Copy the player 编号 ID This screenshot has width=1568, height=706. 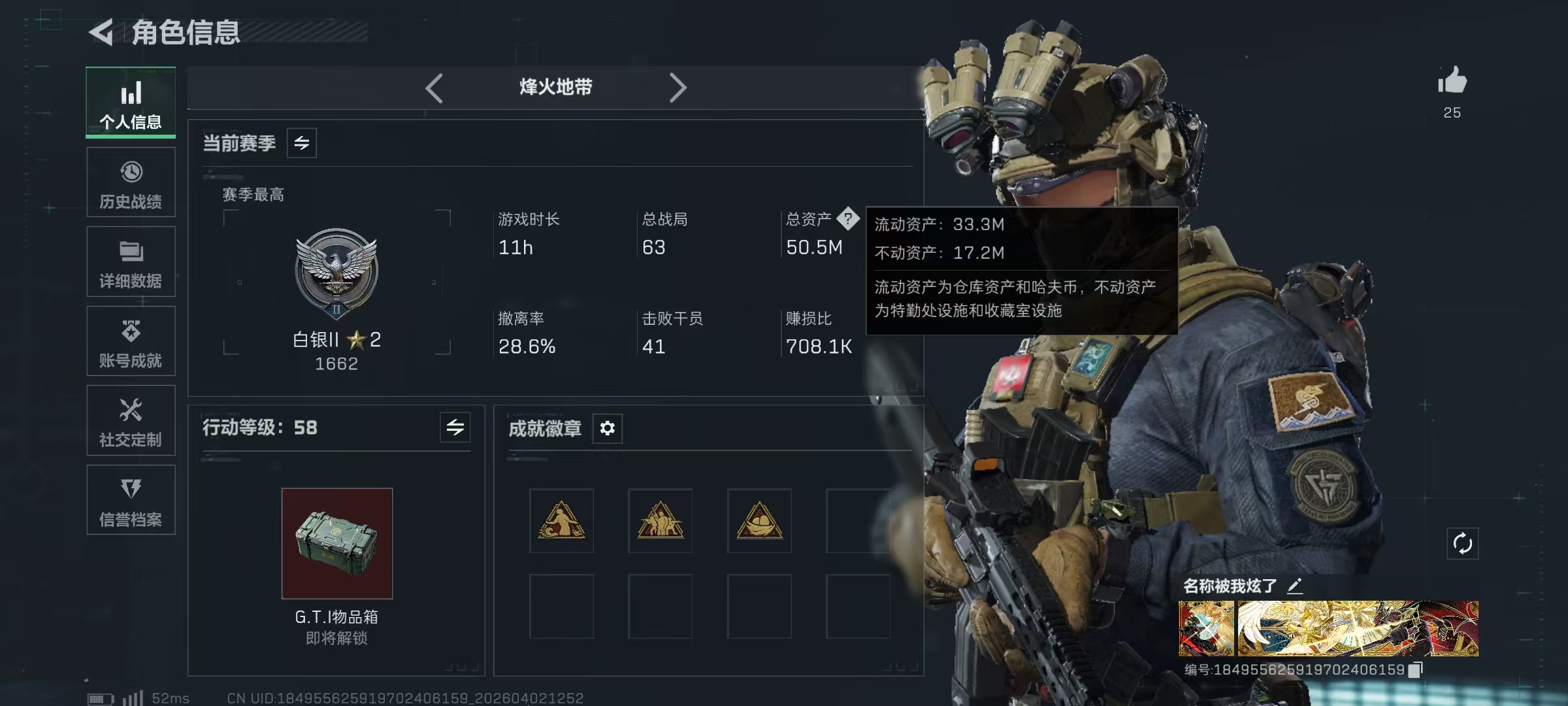[x=1415, y=670]
